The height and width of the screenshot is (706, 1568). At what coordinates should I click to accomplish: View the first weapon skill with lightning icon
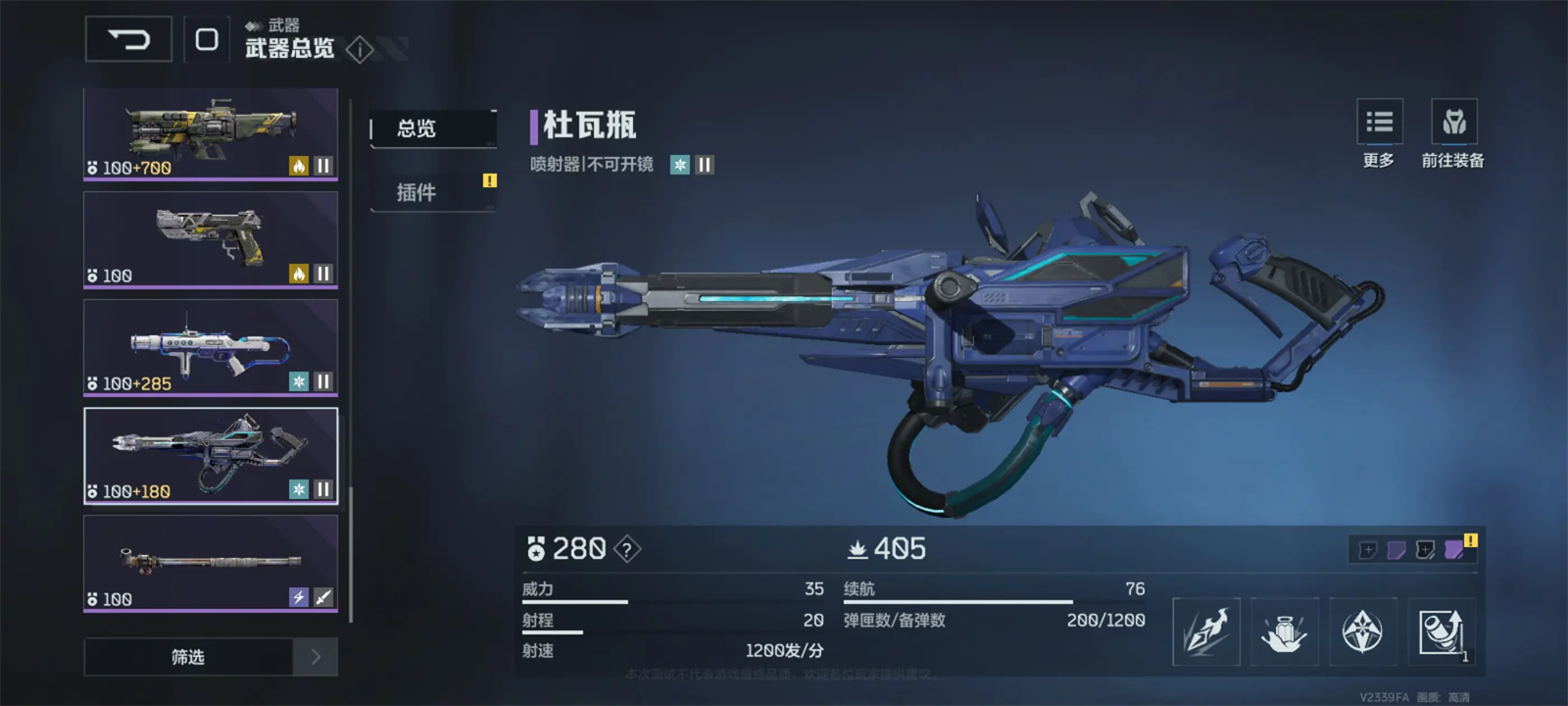point(1206,631)
